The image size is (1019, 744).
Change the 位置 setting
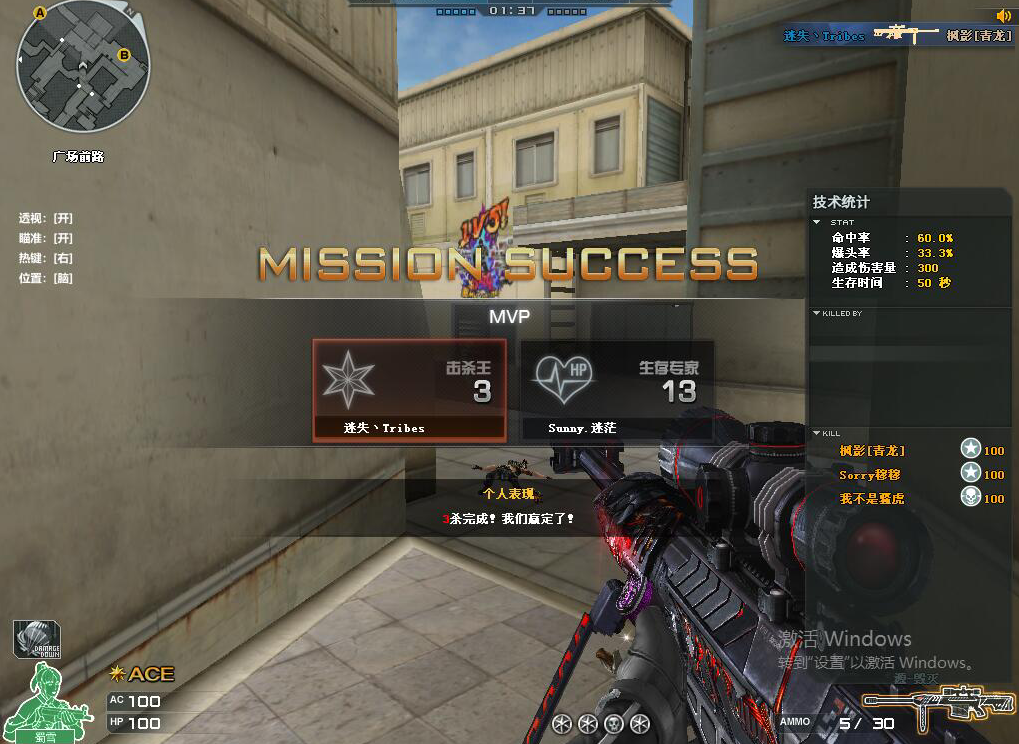45,278
